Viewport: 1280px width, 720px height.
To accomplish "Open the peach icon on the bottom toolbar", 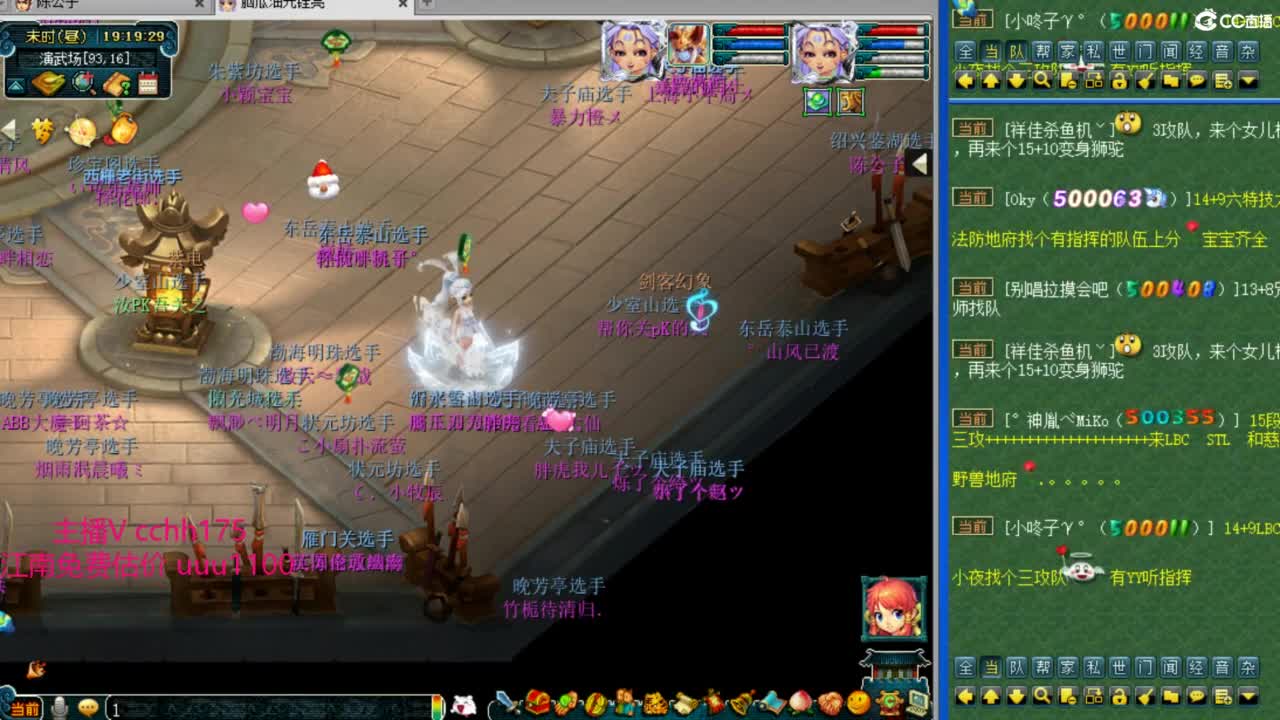I will pos(799,703).
